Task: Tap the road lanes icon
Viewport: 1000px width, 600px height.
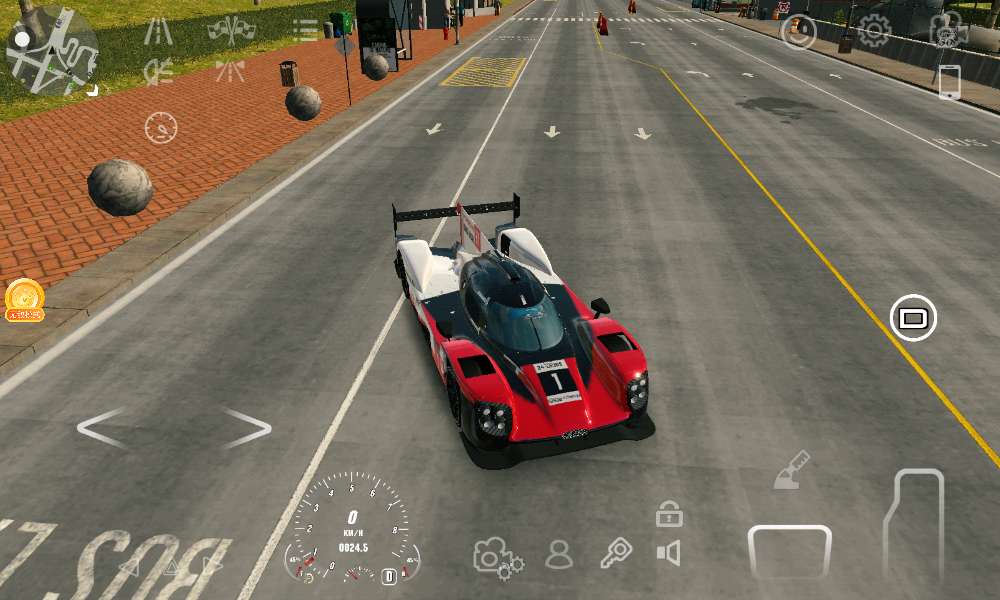Action: point(158,31)
